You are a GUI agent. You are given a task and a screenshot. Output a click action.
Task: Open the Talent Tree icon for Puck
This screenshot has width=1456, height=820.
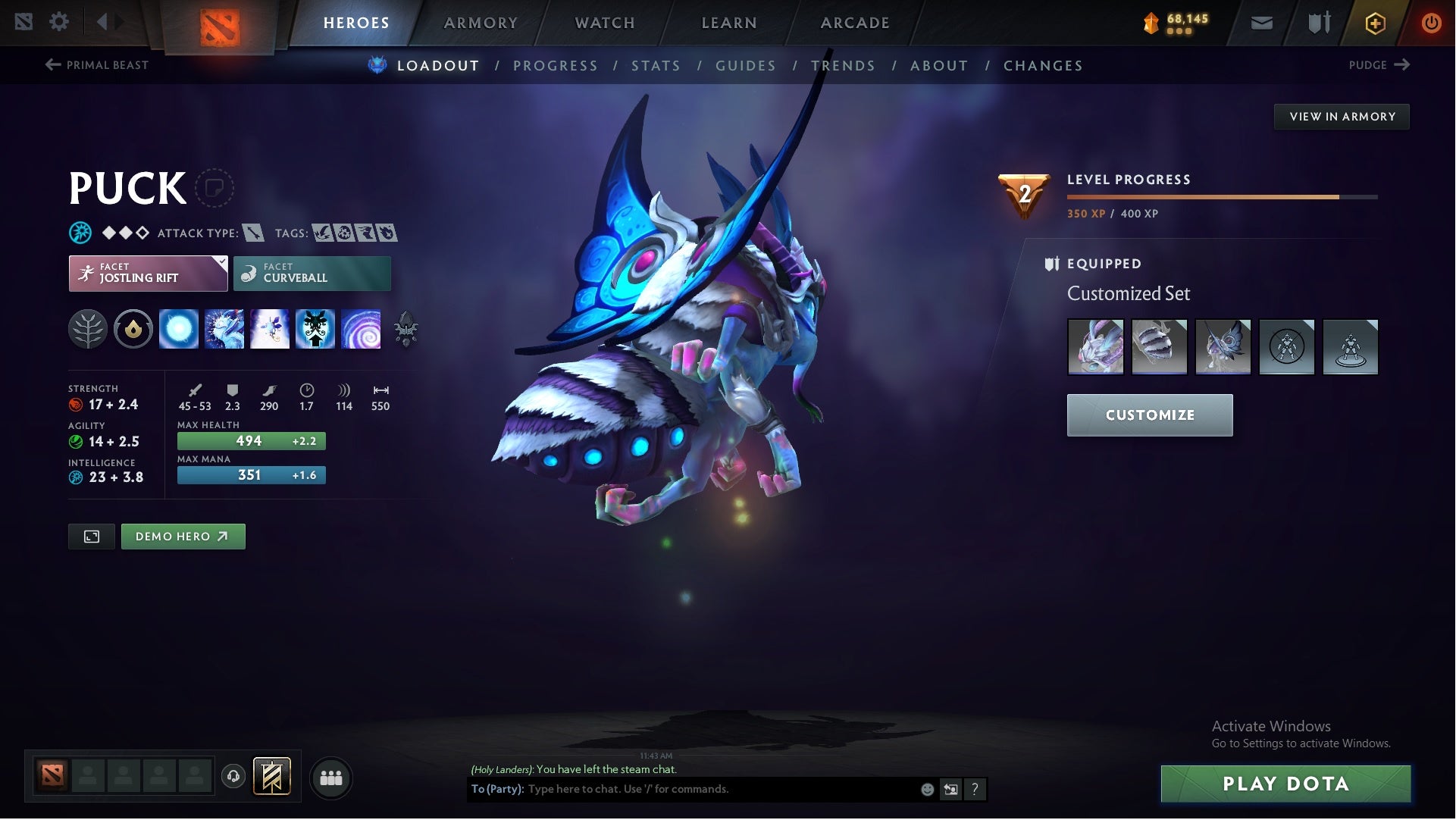[89, 329]
